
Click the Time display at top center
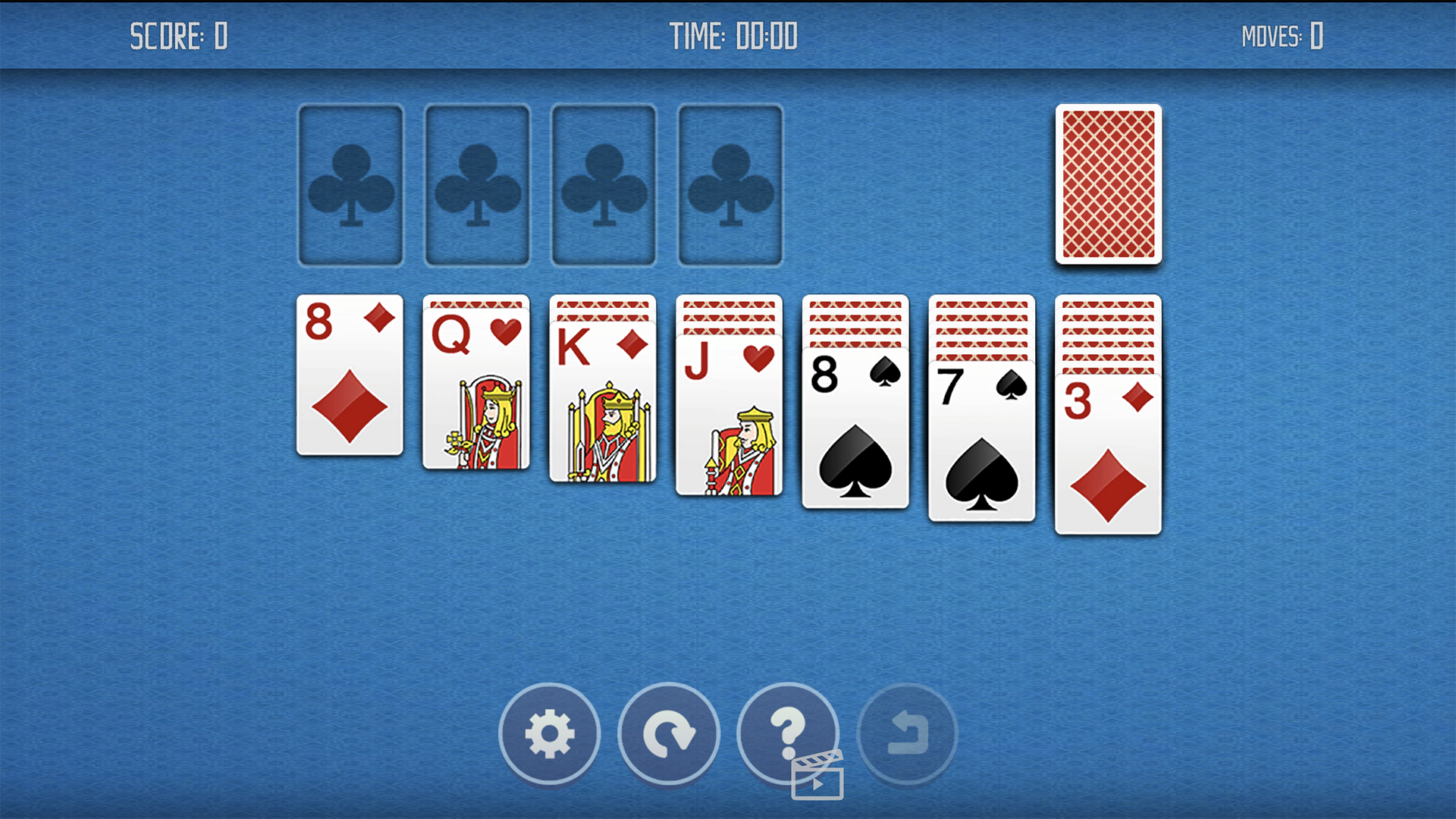[734, 36]
